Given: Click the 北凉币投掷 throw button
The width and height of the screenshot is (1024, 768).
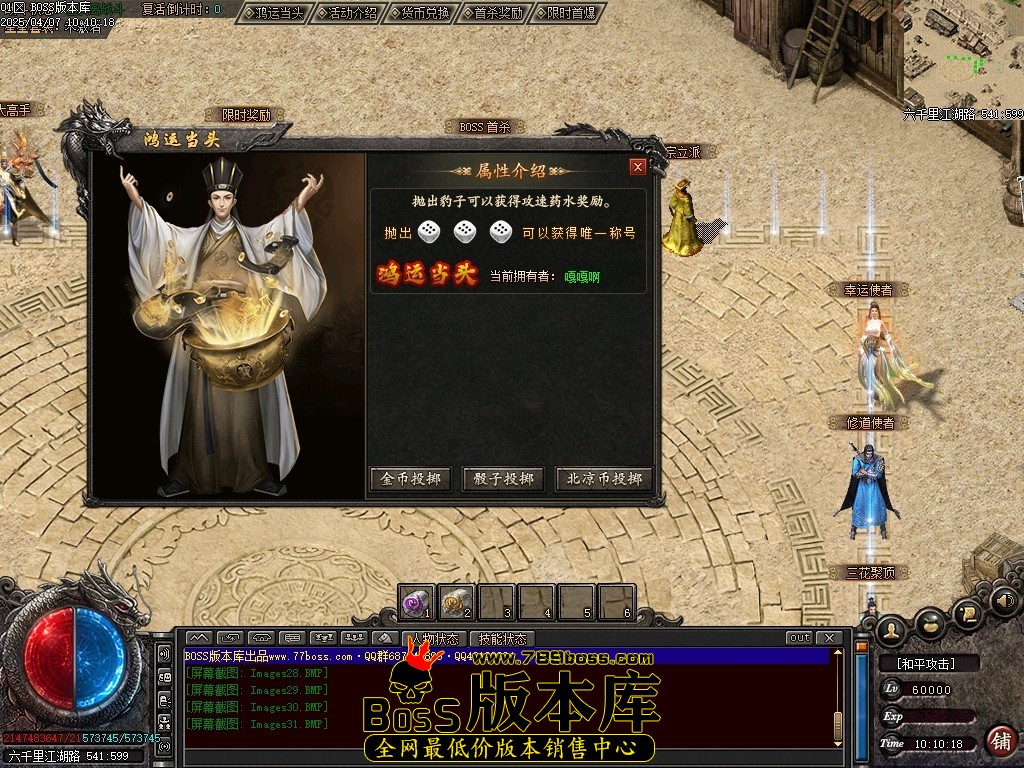Looking at the screenshot, I should (x=604, y=479).
